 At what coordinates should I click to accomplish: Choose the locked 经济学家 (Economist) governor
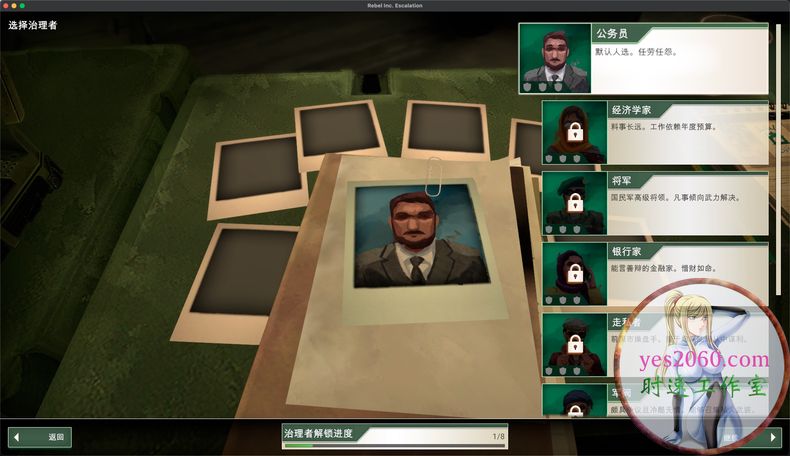coord(655,131)
